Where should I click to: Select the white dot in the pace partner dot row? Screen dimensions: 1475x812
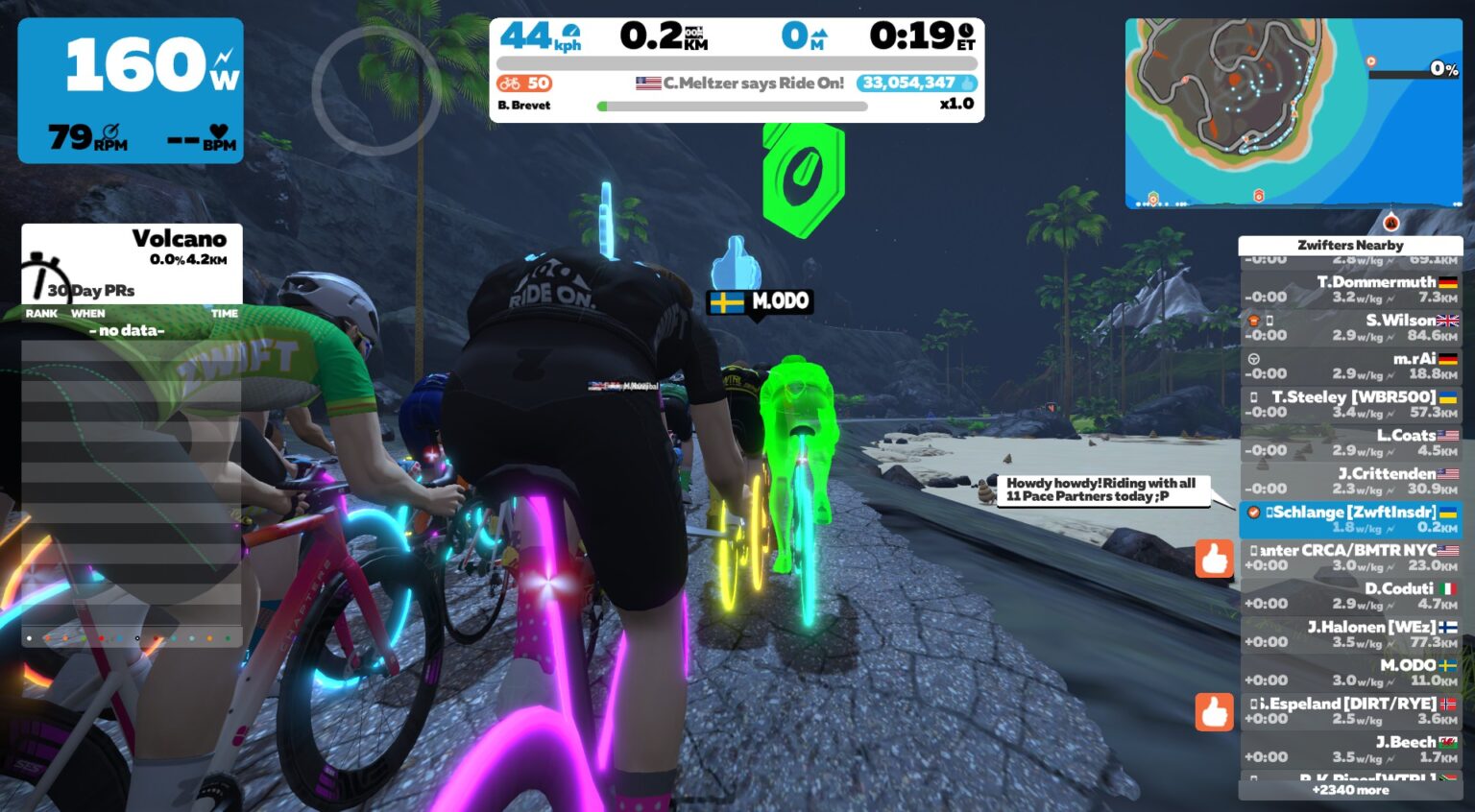pos(29,638)
